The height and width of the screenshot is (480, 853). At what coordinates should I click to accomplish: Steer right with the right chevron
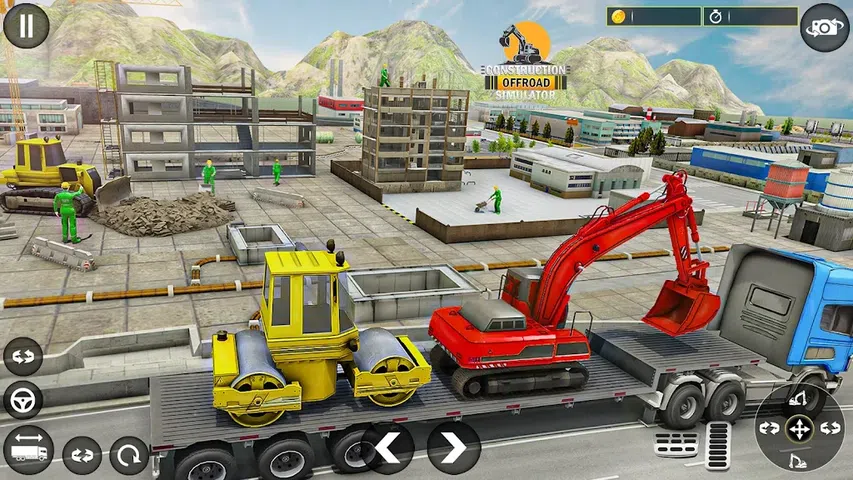tap(454, 447)
